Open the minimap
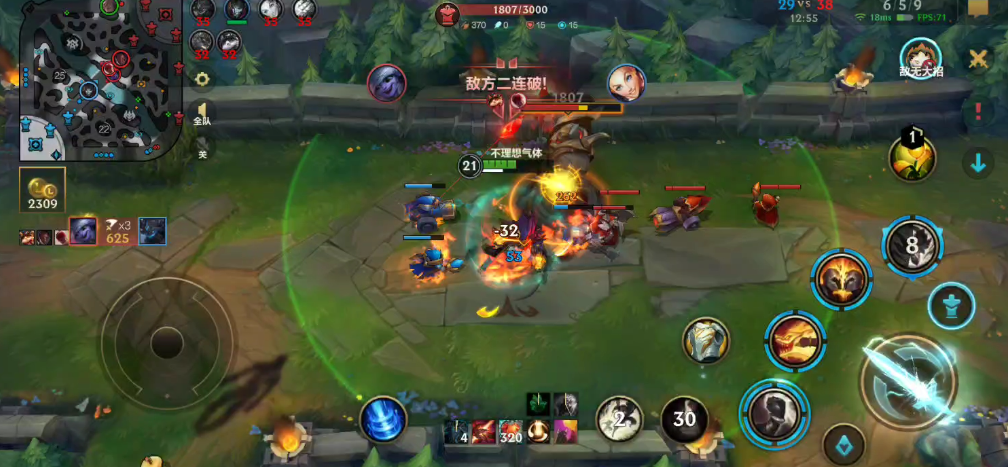 [x=97, y=80]
